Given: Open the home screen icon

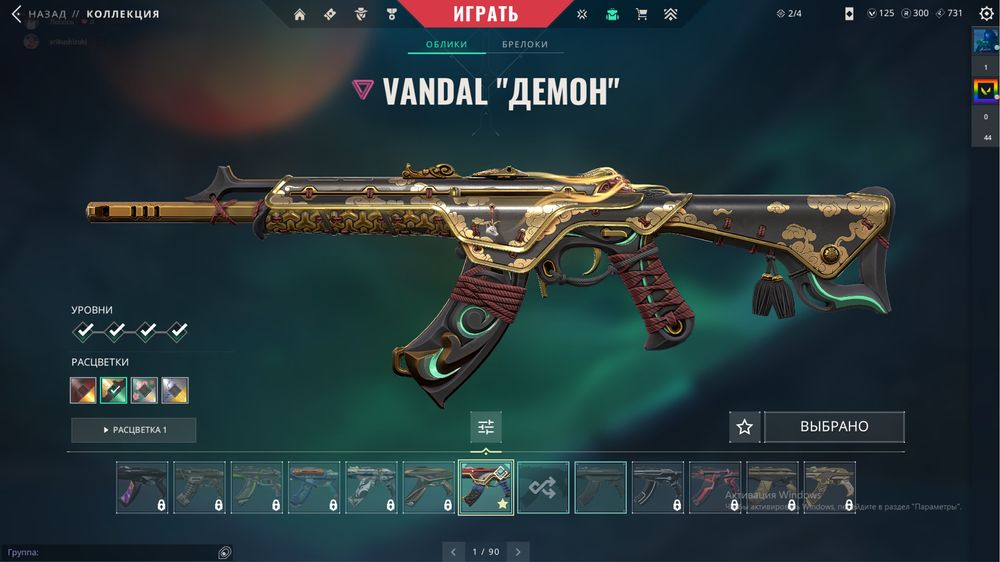Looking at the screenshot, I should (299, 14).
